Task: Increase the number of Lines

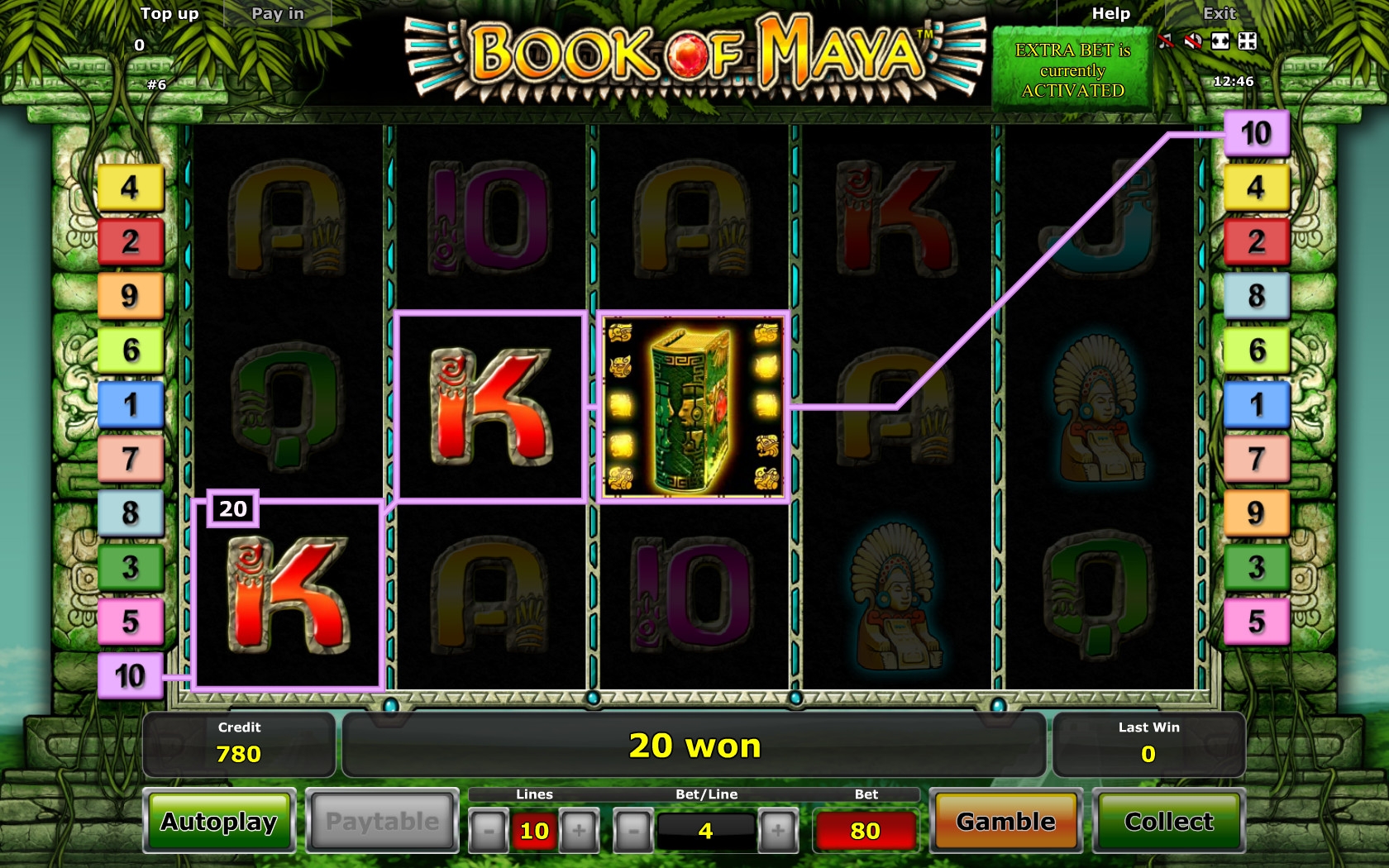Action: pos(579,831)
